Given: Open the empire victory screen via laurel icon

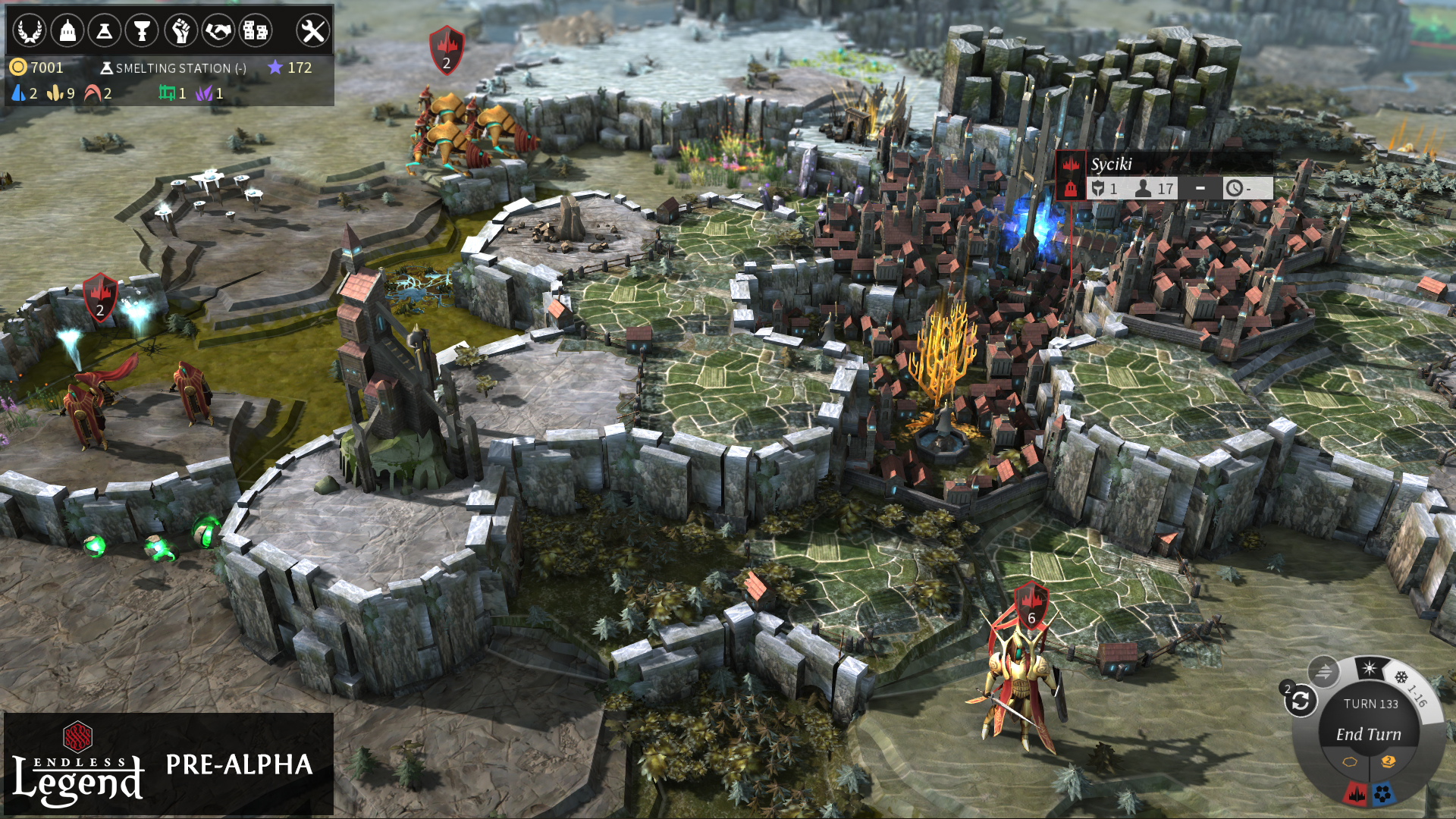Looking at the screenshot, I should [29, 30].
